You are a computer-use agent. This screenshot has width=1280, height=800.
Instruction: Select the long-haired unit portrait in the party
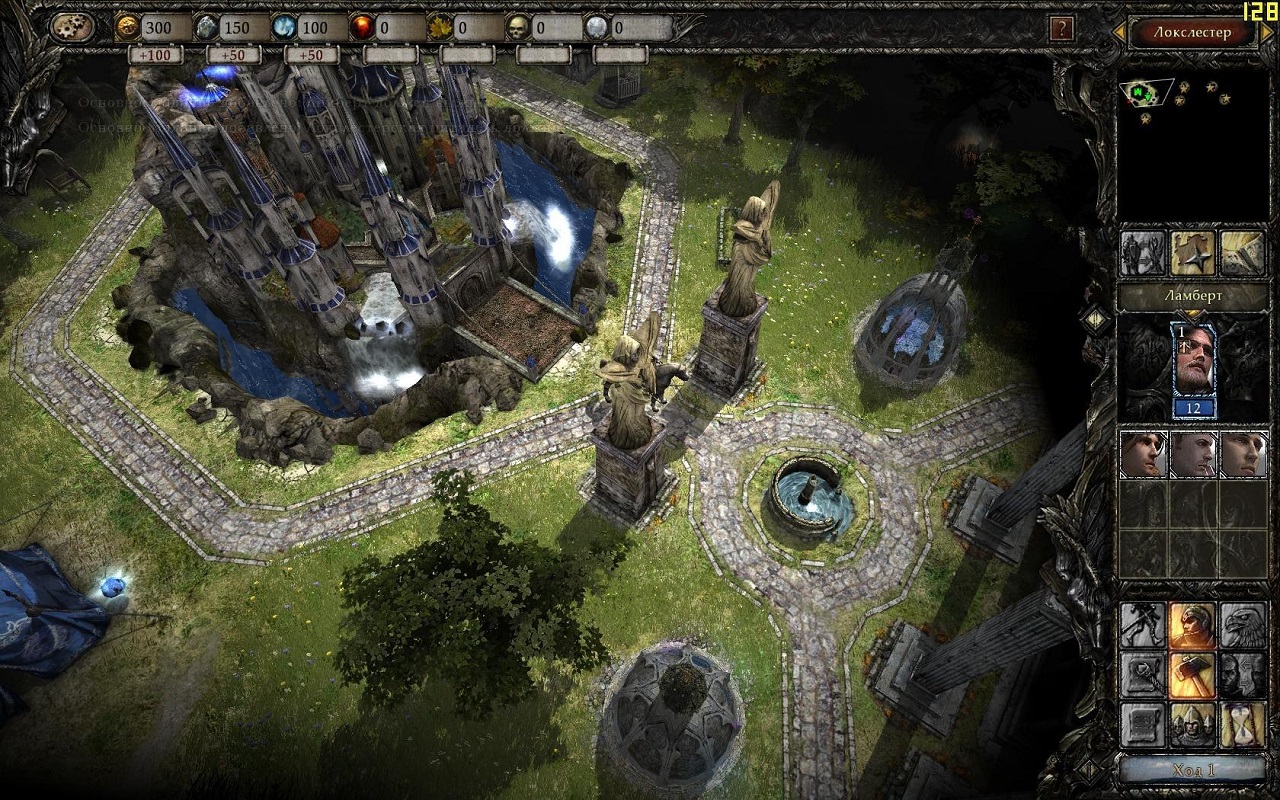point(1143,455)
